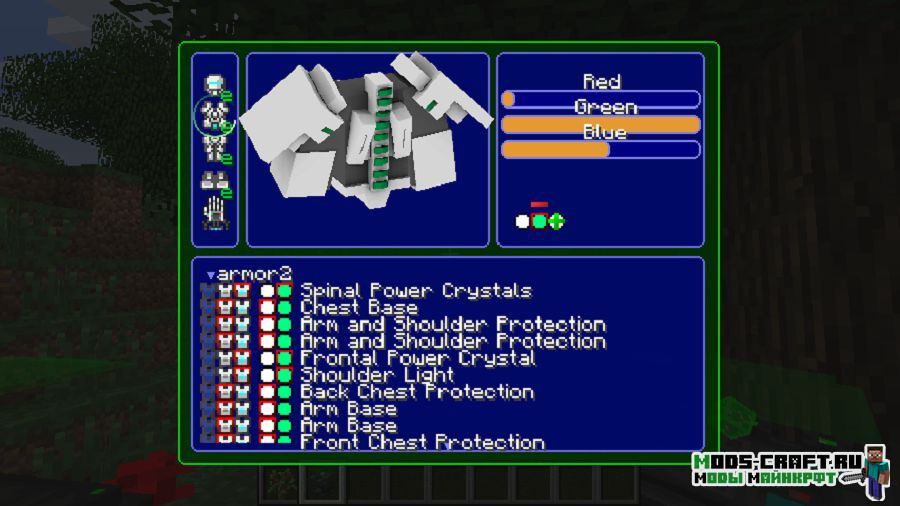Set the Blue color slider bar
900x506 pixels.
pyautogui.click(x=600, y=149)
